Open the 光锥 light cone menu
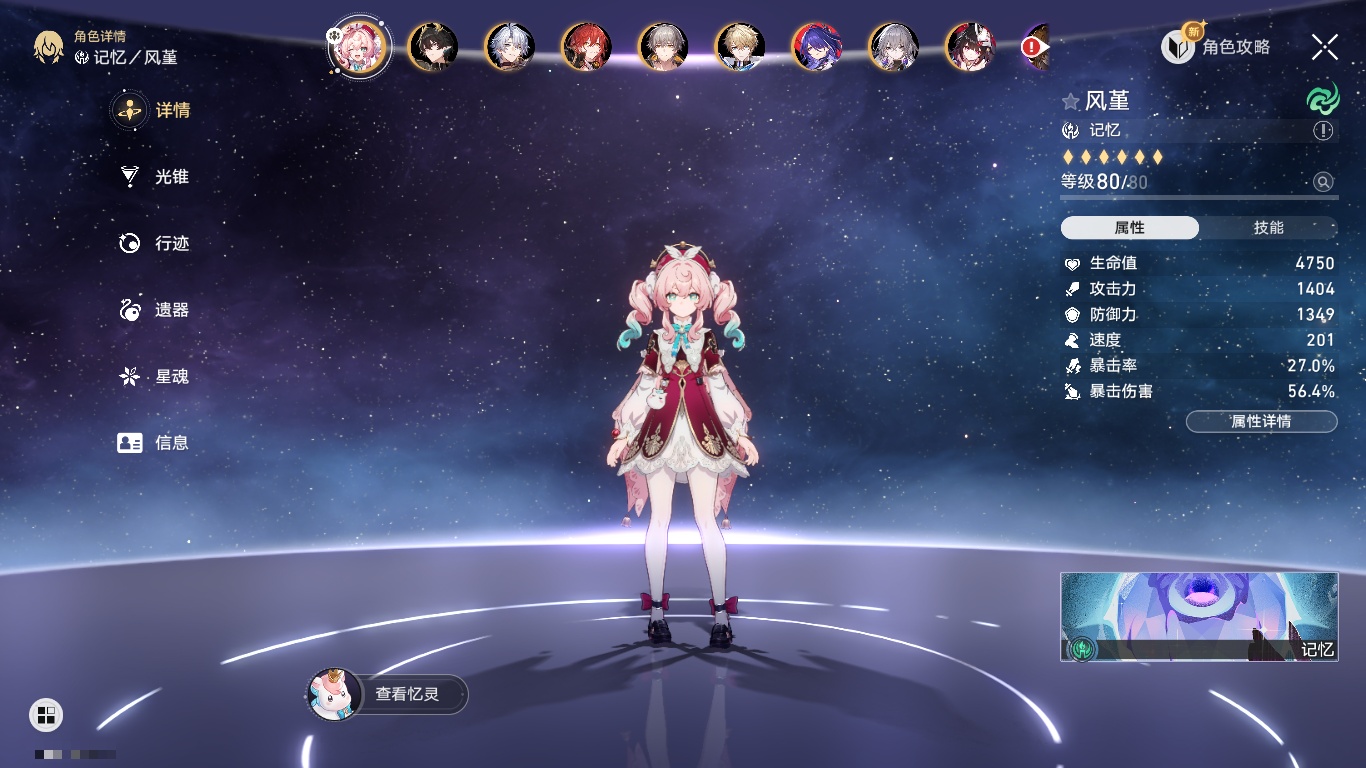 [x=155, y=177]
